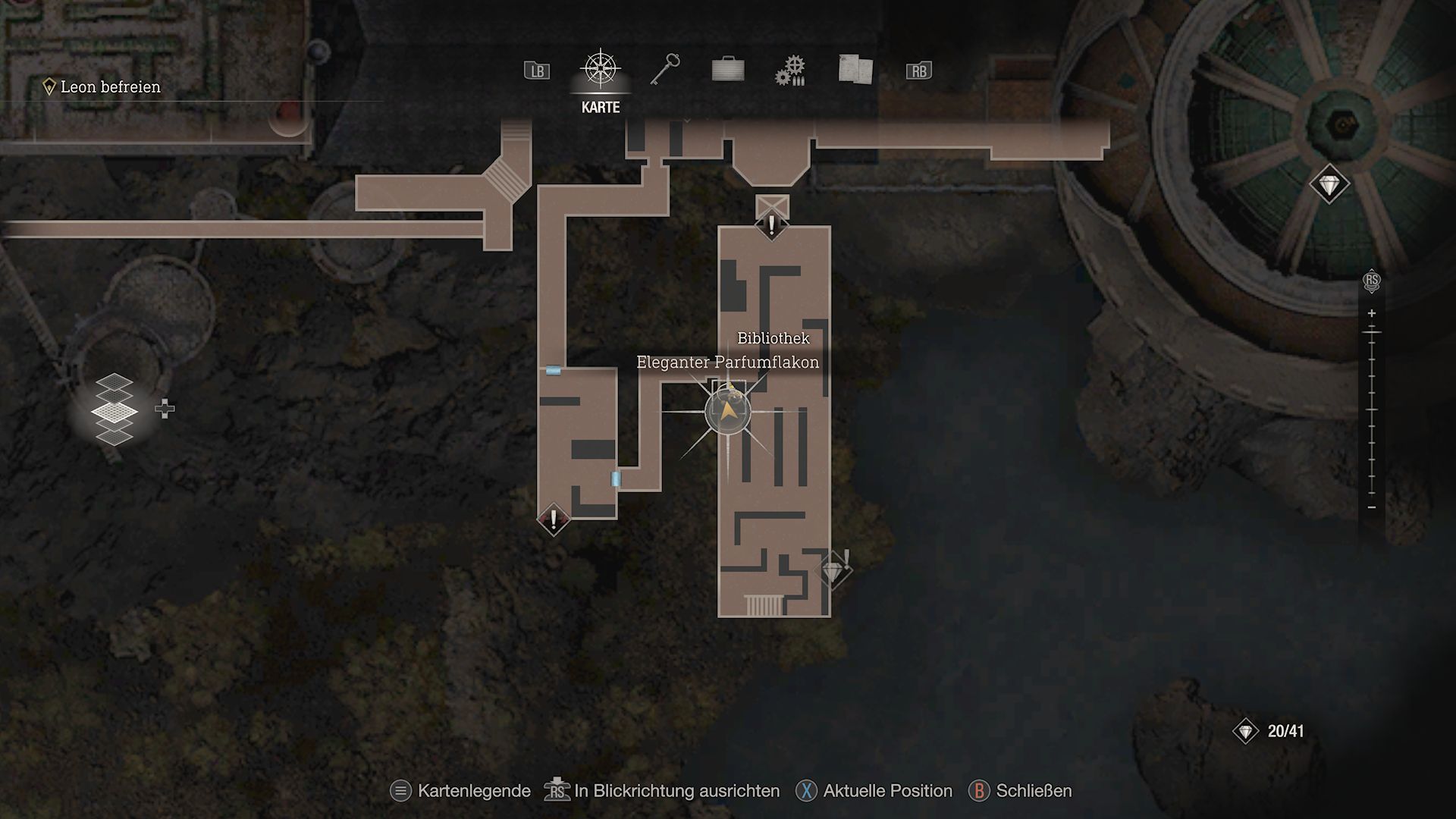Screen dimensions: 1456x819
Task: Click the Leon befreien objective tracker
Action: pos(110,87)
